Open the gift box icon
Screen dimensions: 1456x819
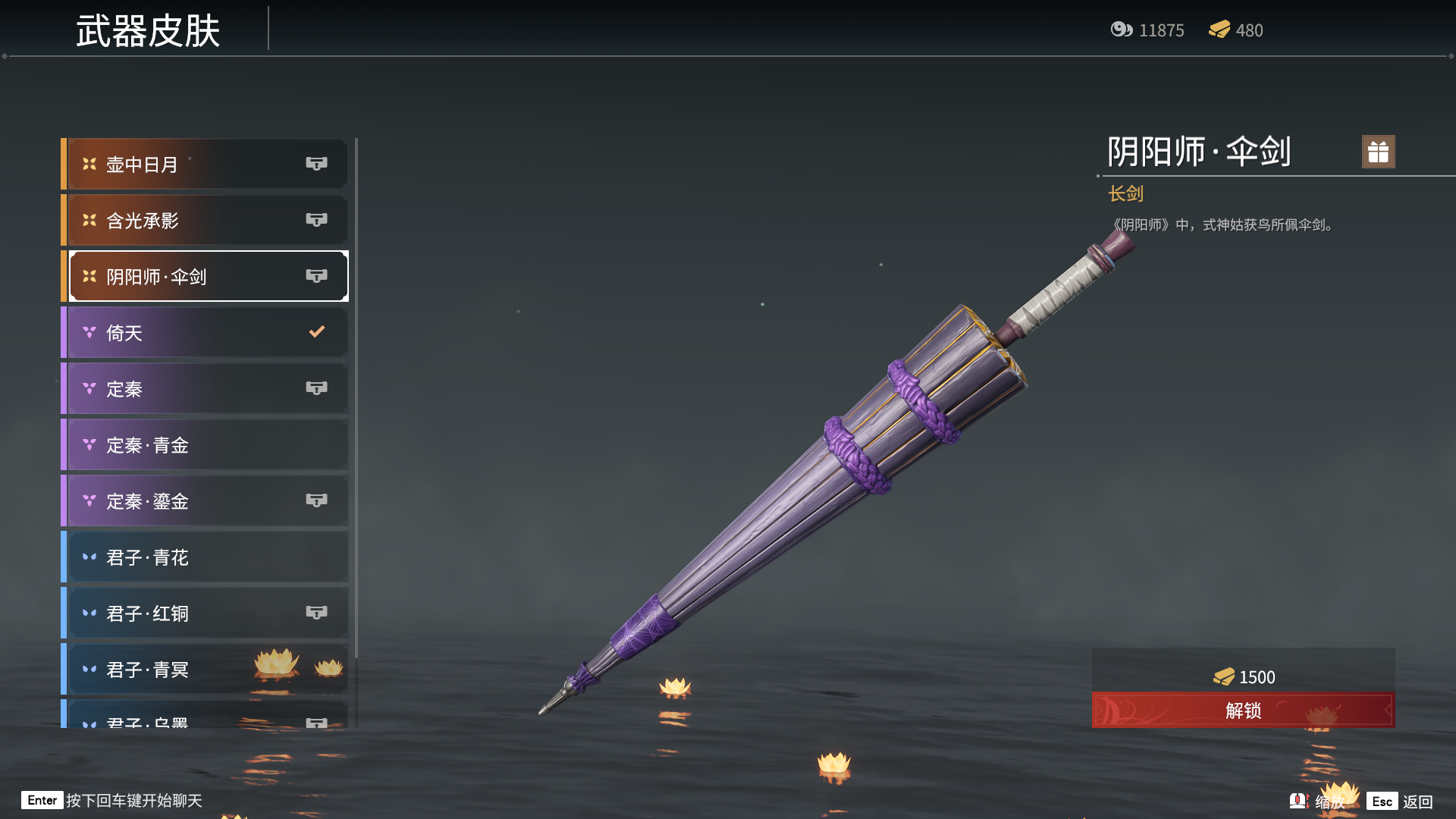[1378, 152]
